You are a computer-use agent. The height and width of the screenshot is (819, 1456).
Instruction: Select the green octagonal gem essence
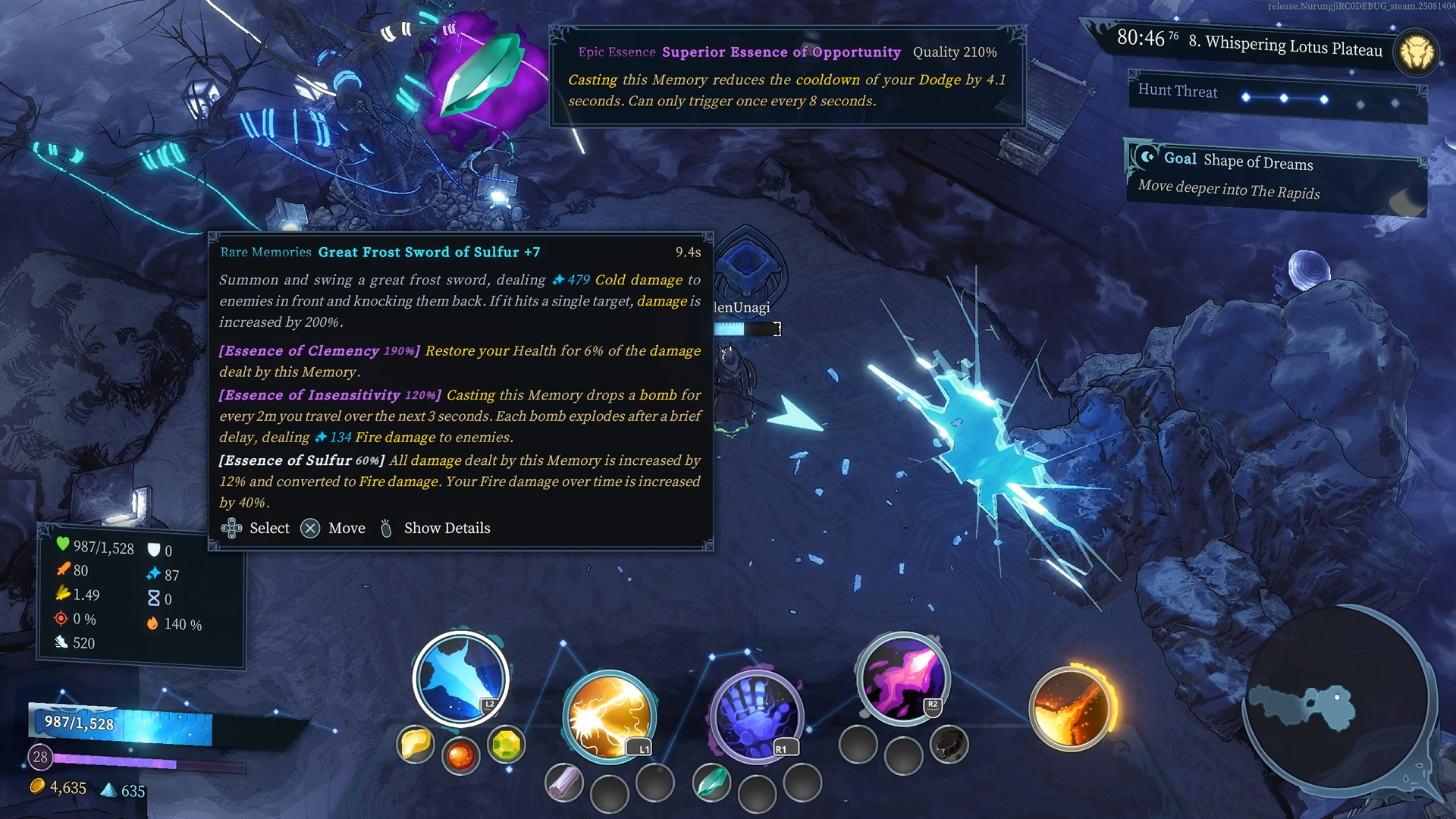[x=506, y=745]
